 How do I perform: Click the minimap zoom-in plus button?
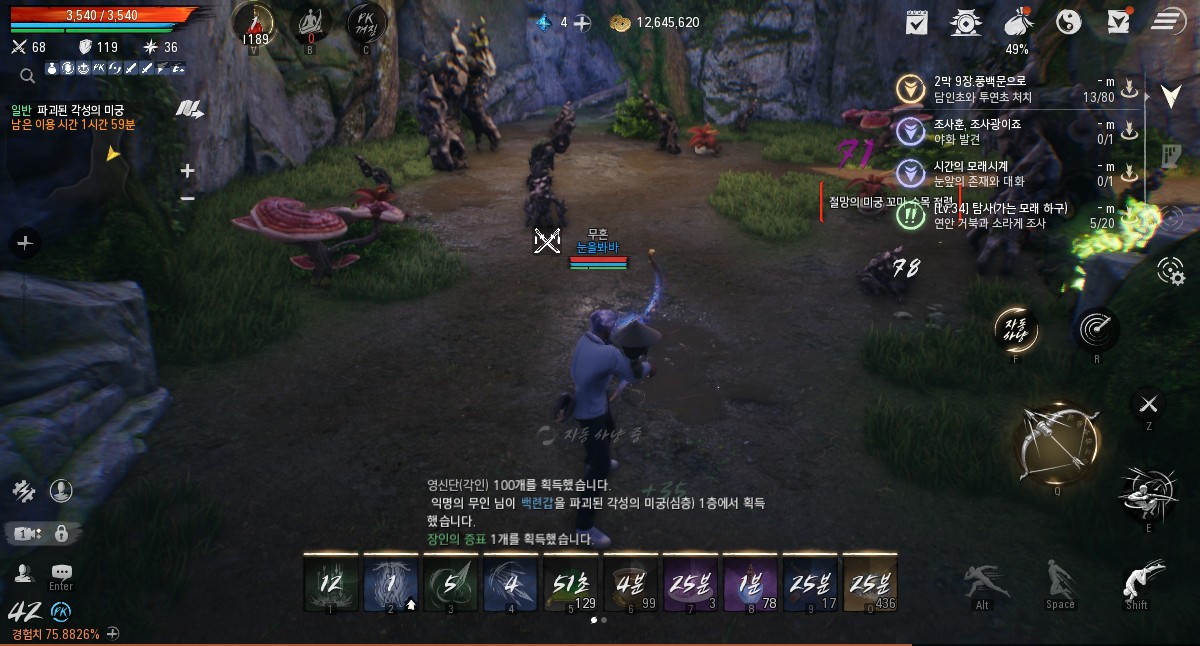187,171
